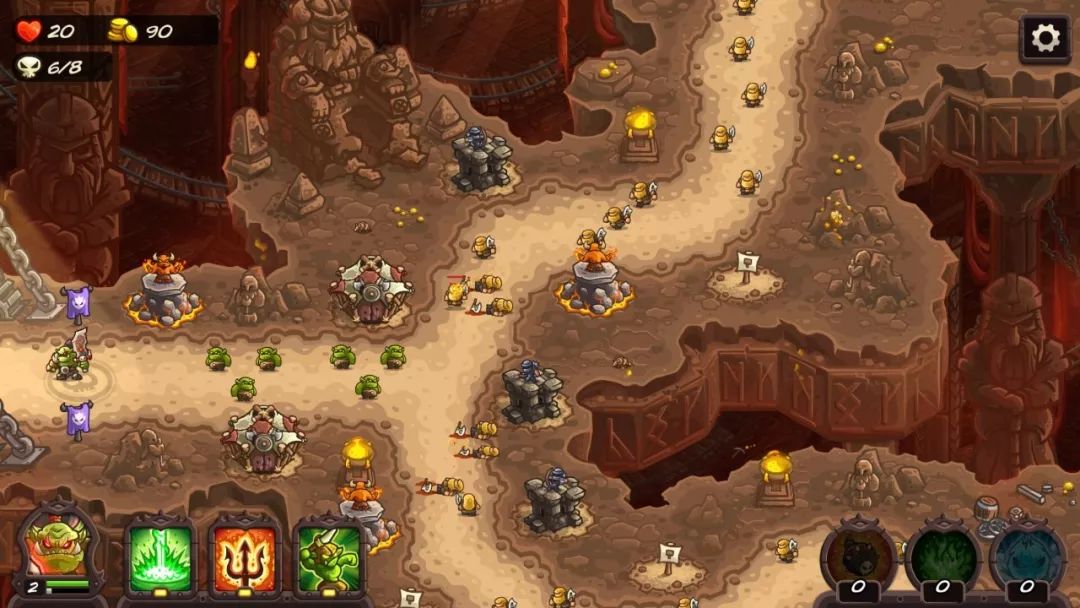The image size is (1080, 608).
Task: Open the settings gear menu
Action: pyautogui.click(x=1045, y=39)
